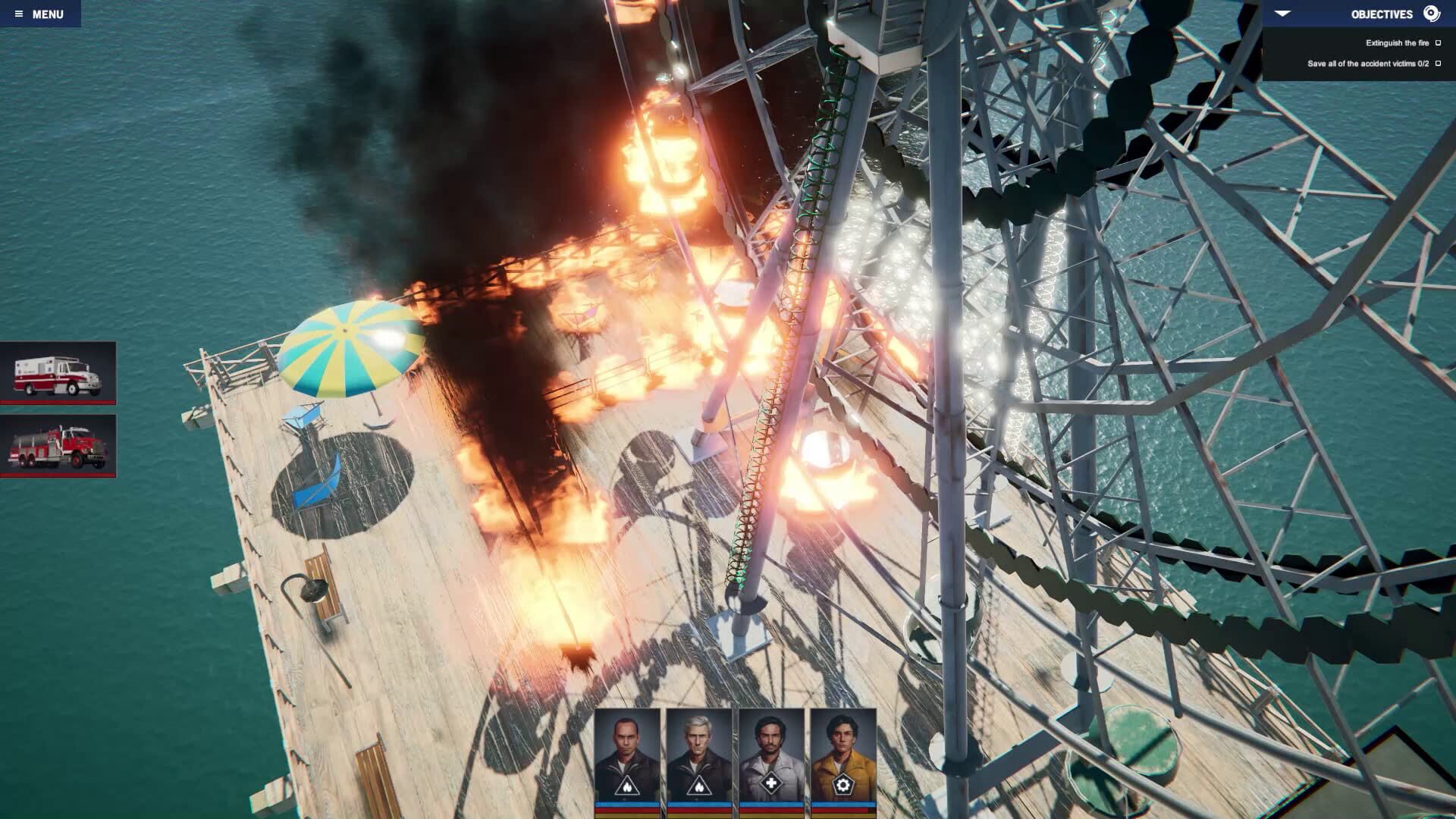Select the engineer's gear pentagon icon
The image size is (1456, 819).
tap(843, 785)
